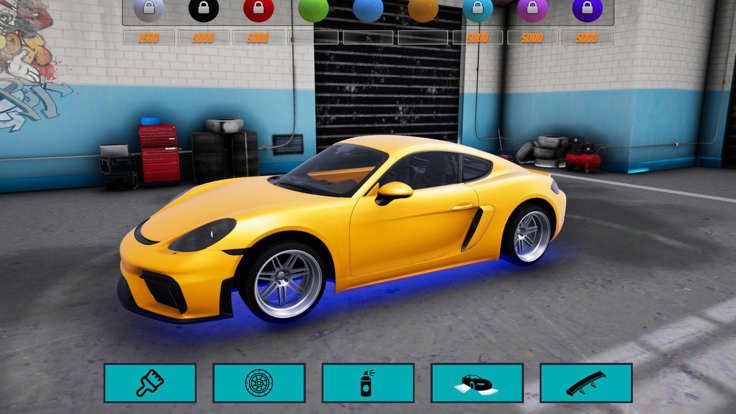Choose the orange color swatch

point(423,10)
